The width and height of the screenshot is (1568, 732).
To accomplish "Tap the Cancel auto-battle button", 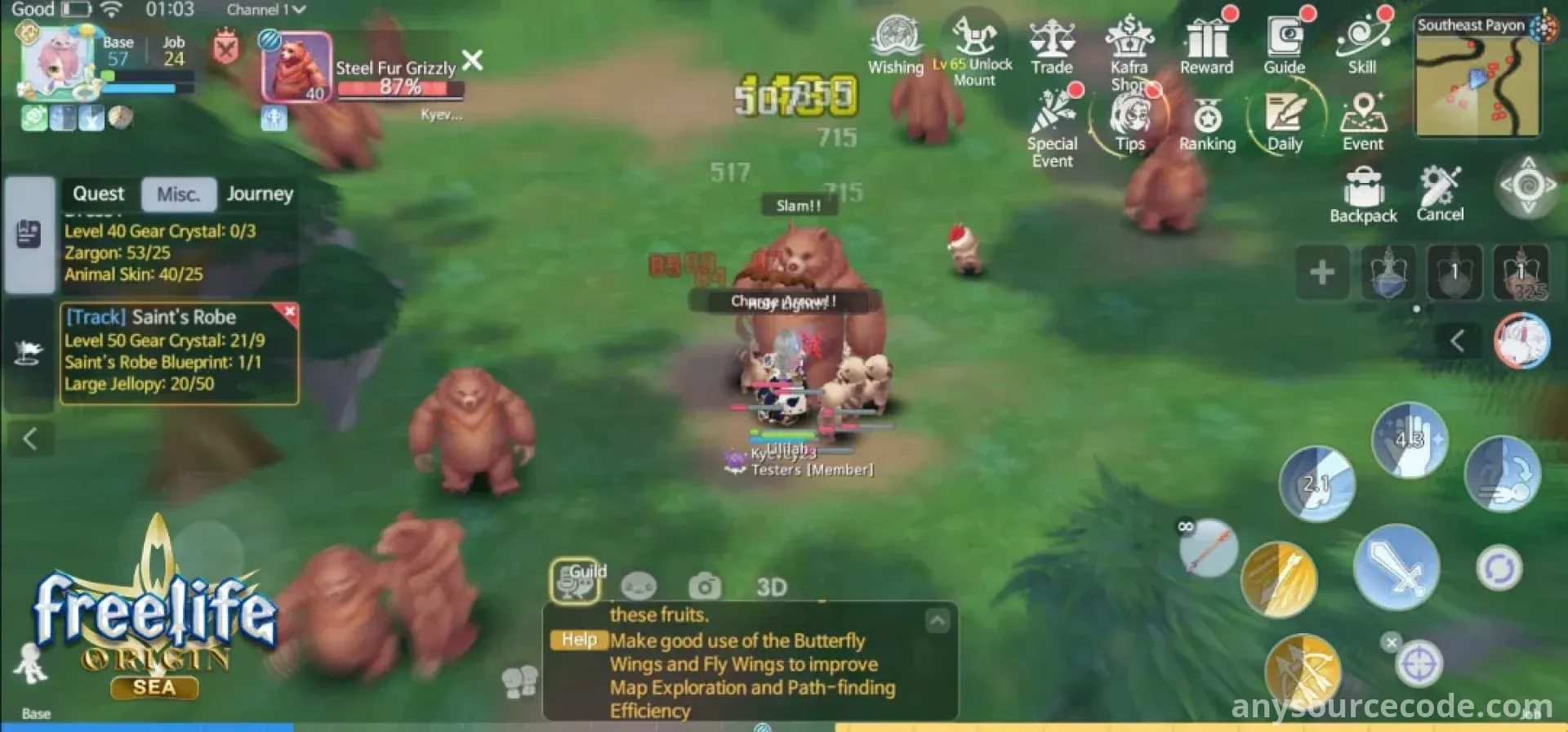I will click(1440, 194).
